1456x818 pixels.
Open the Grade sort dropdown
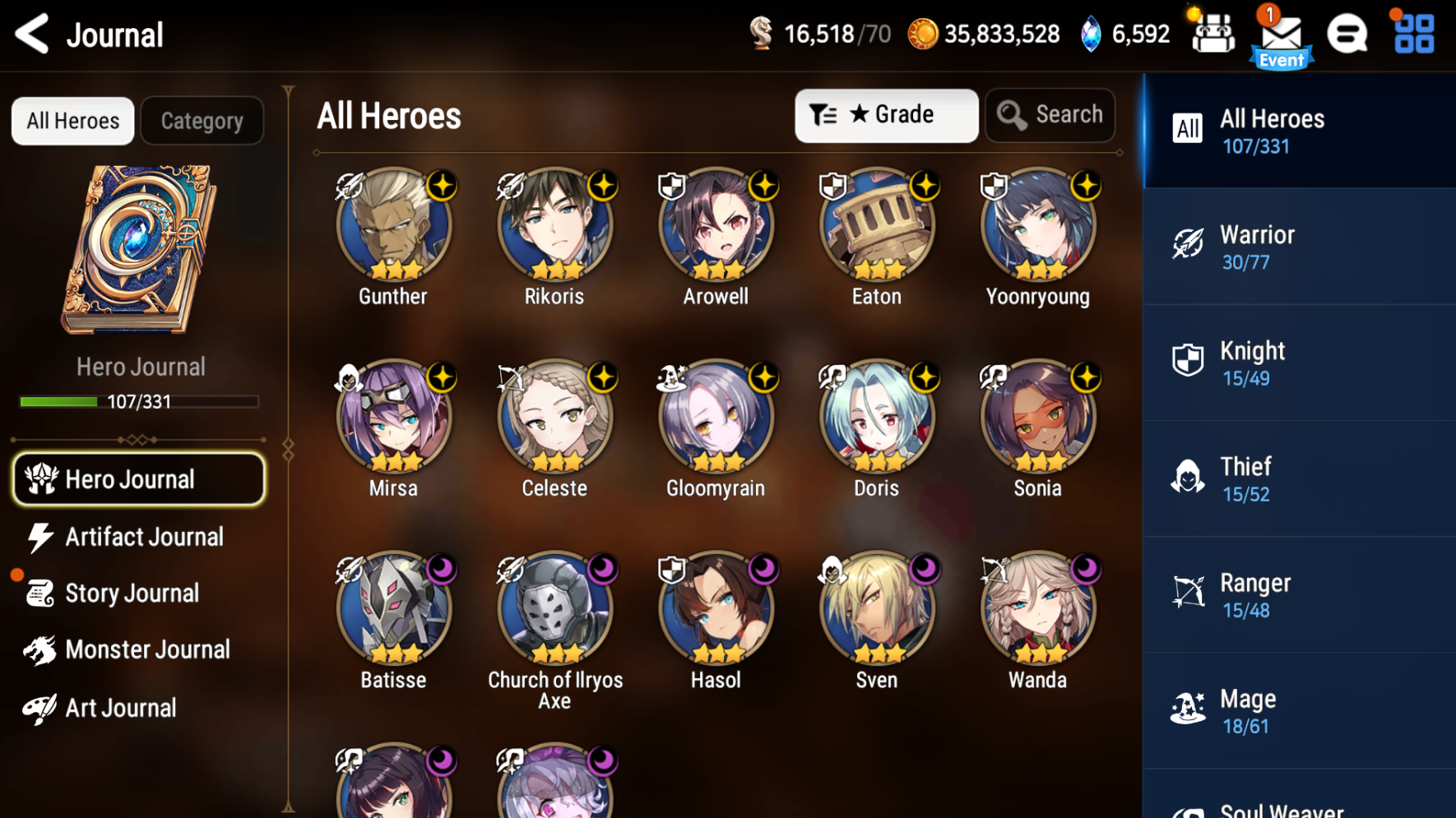point(886,115)
